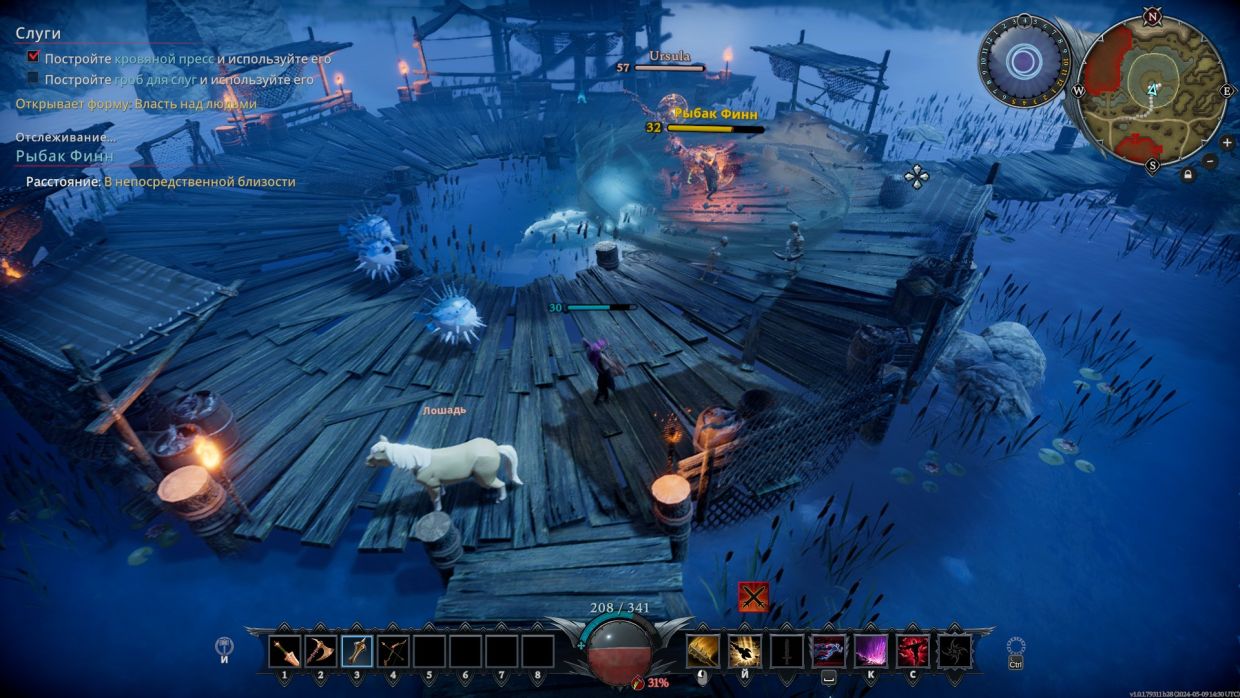Click the day-night cycle clock dial

1024,62
